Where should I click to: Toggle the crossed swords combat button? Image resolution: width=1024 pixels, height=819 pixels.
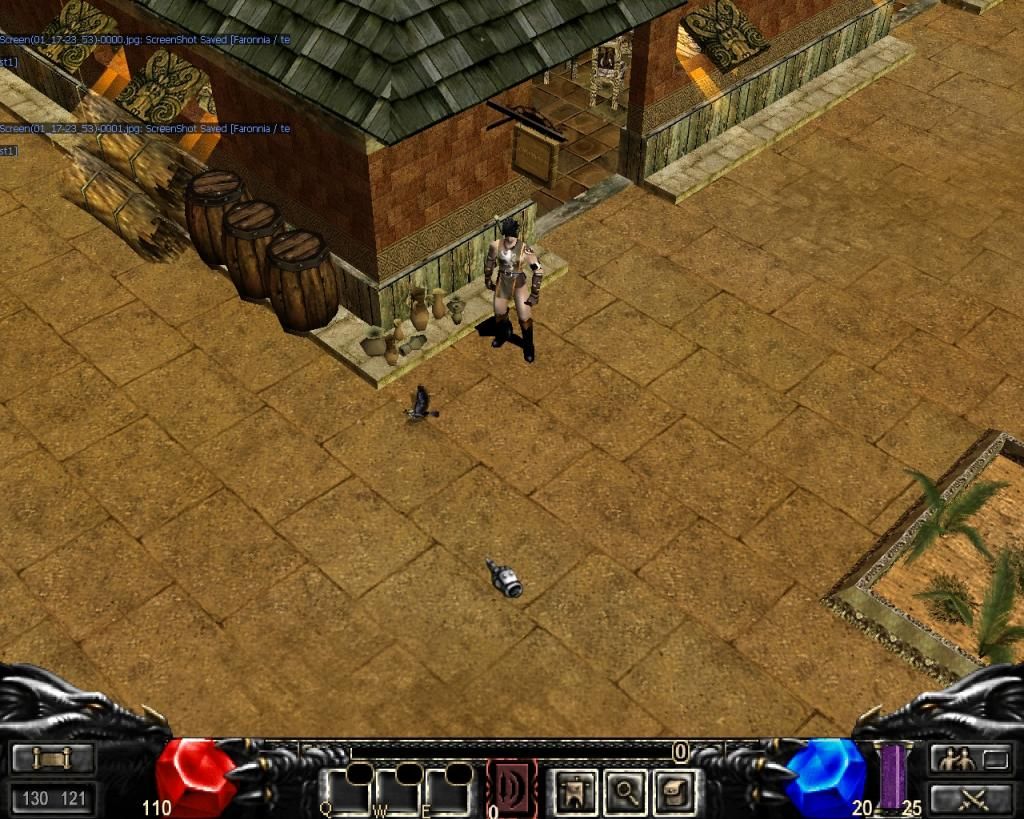click(971, 799)
